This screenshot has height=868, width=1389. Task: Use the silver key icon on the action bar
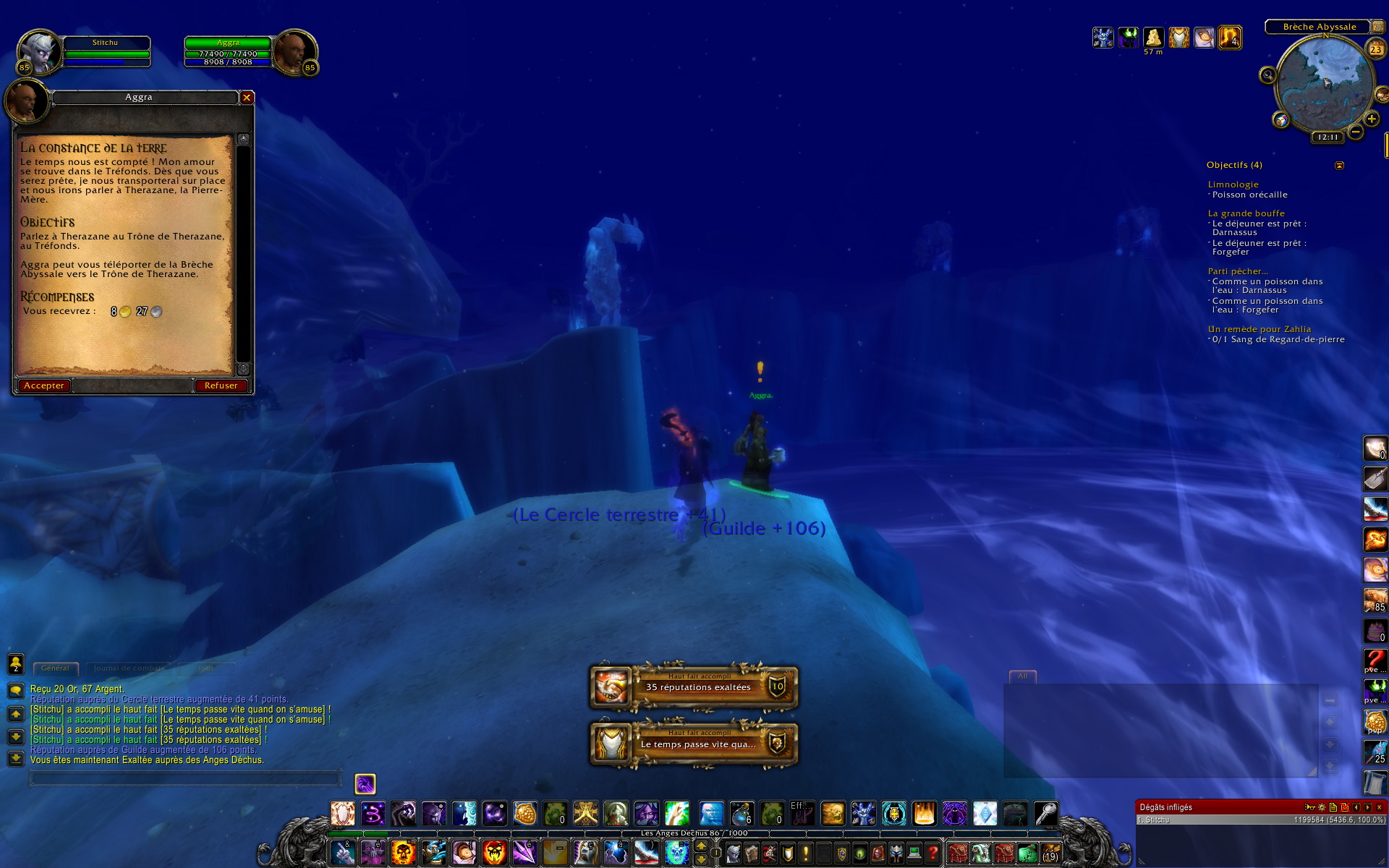pos(1045,814)
